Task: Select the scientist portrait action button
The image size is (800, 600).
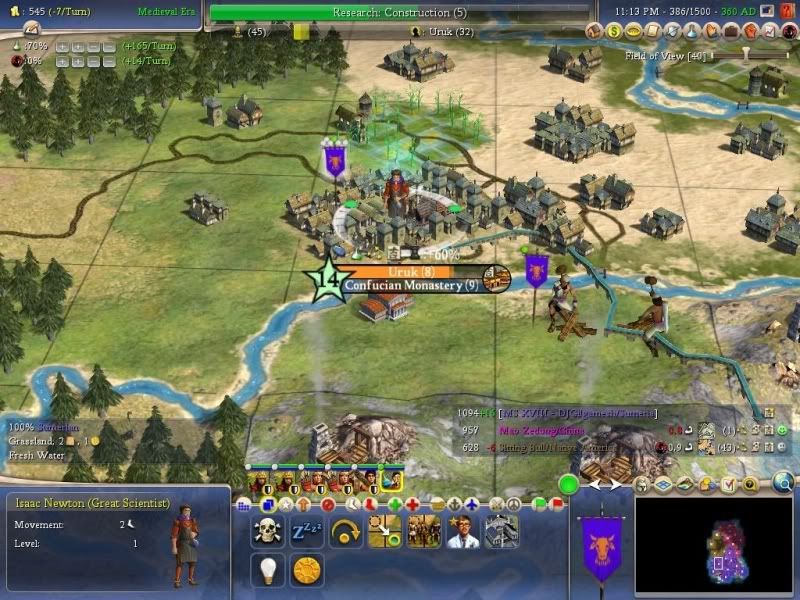Action: click(462, 530)
